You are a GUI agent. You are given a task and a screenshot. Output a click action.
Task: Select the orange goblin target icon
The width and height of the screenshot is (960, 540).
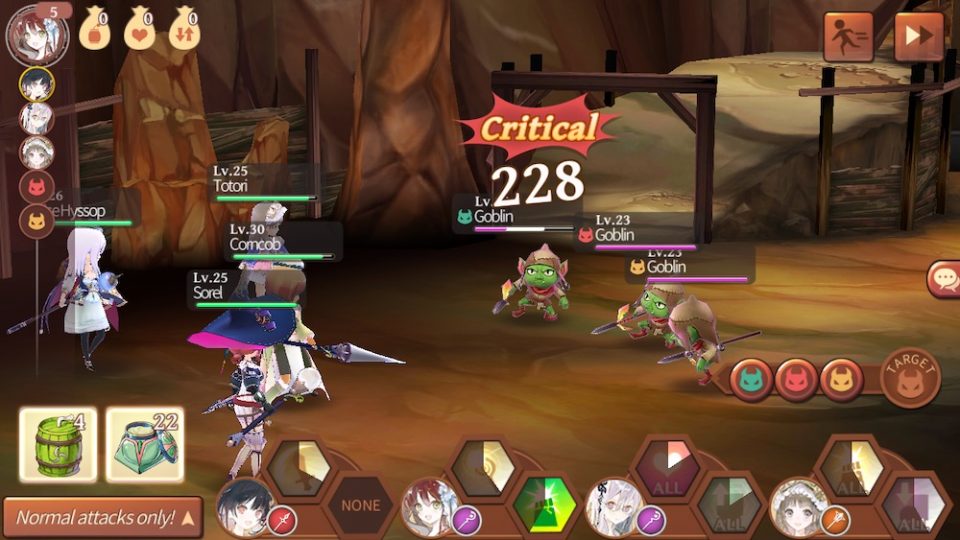tap(841, 381)
